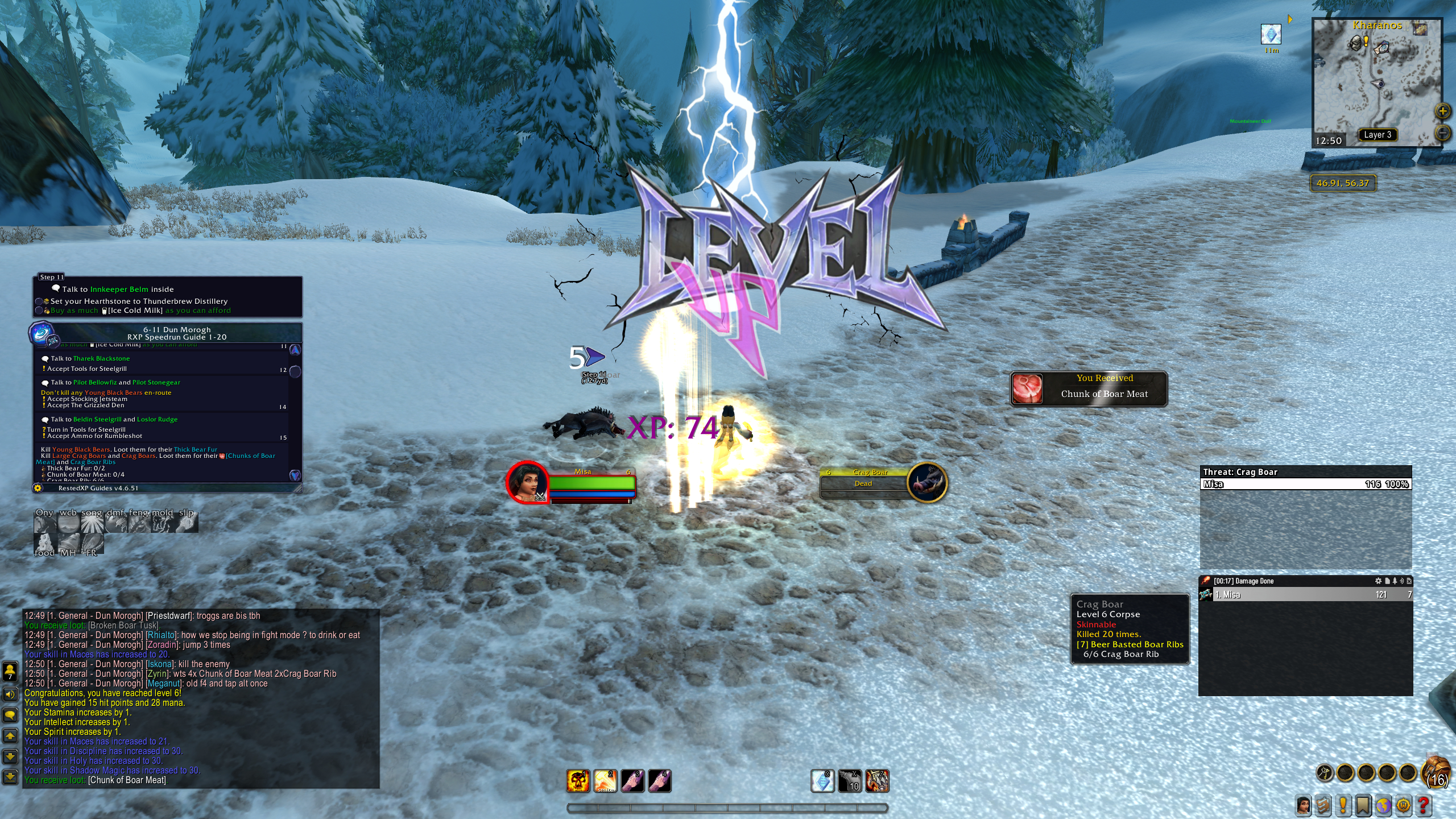Open the character info micro button
The width and height of the screenshot is (1456, 819).
[x=1304, y=805]
